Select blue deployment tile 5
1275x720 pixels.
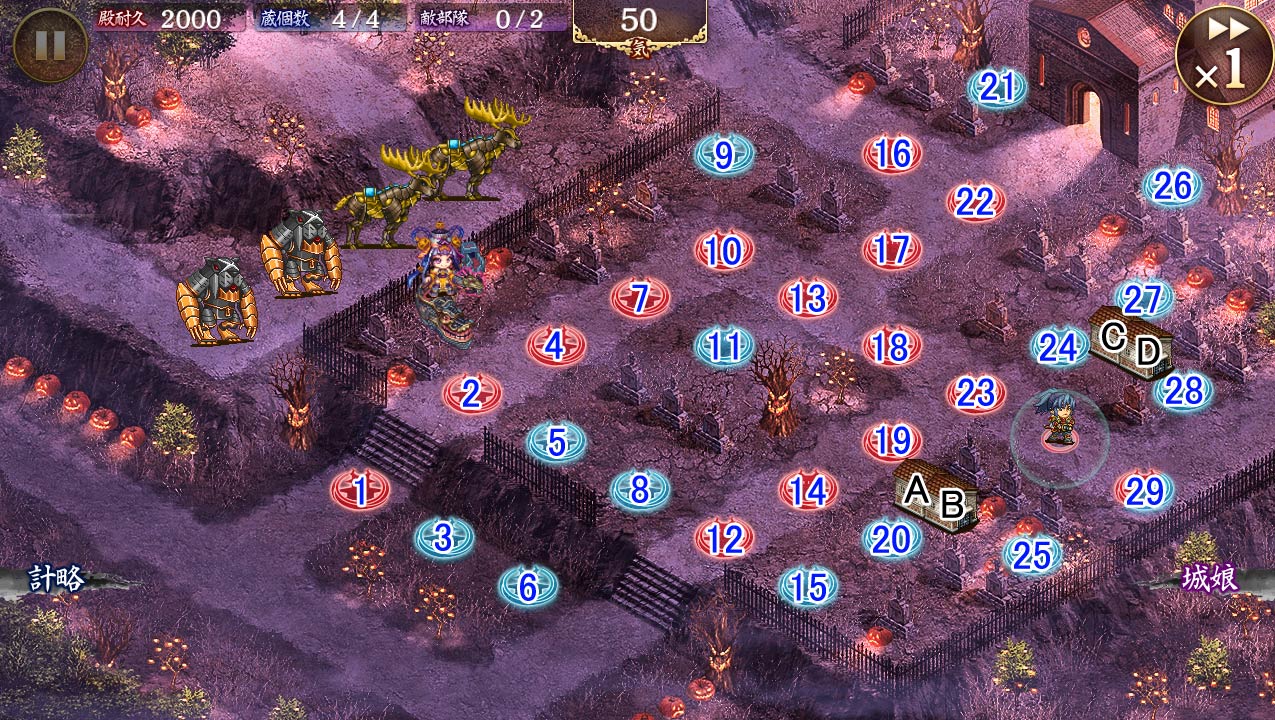556,442
